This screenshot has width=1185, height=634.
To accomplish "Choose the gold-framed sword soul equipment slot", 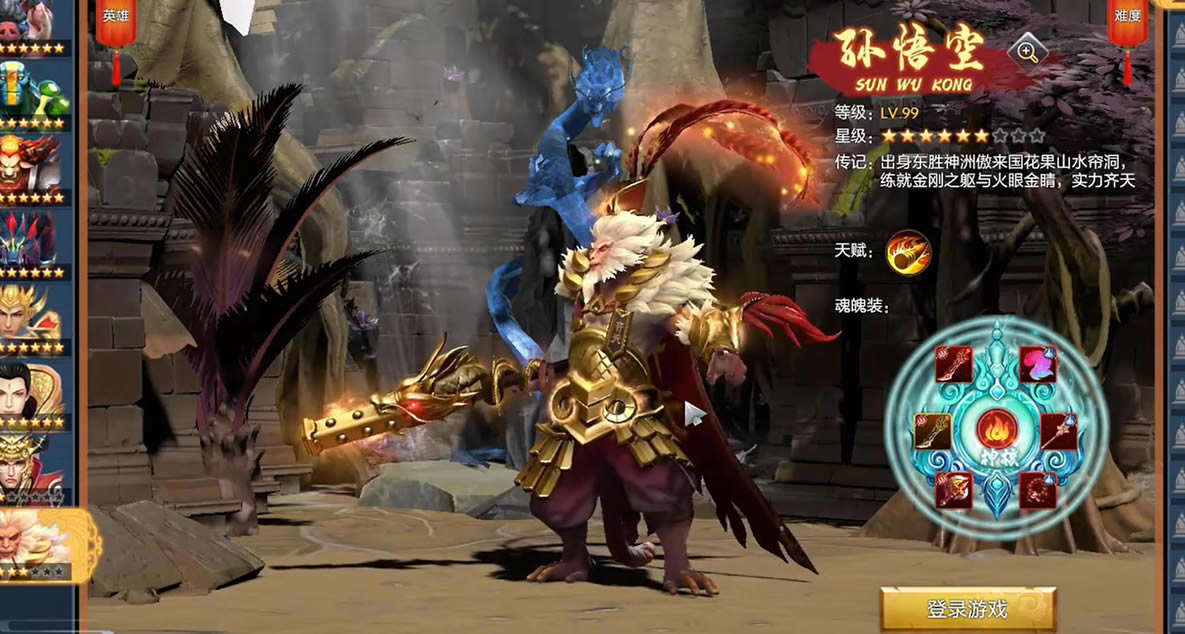I will coord(932,432).
